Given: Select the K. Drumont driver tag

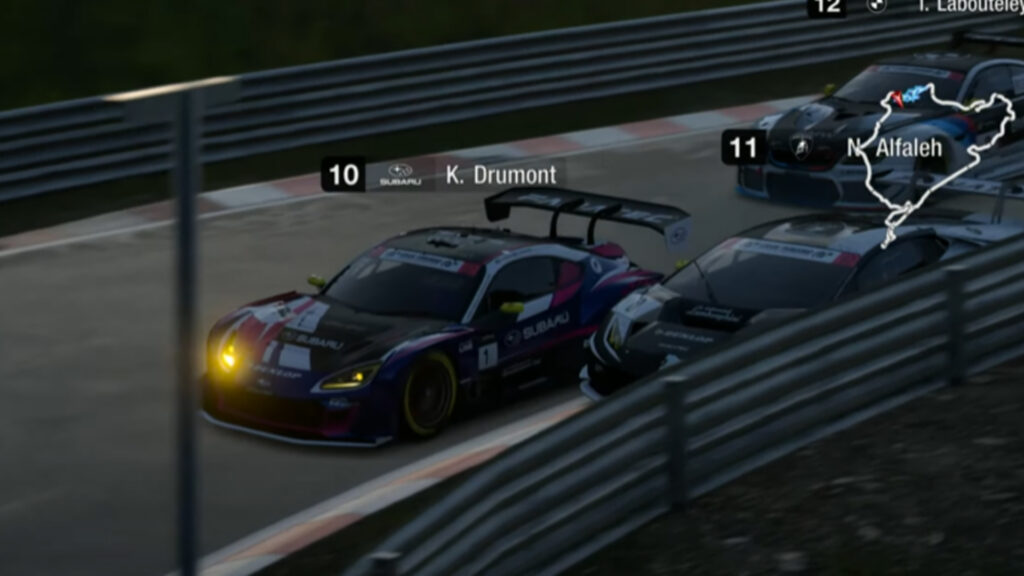Looking at the screenshot, I should (443, 175).
